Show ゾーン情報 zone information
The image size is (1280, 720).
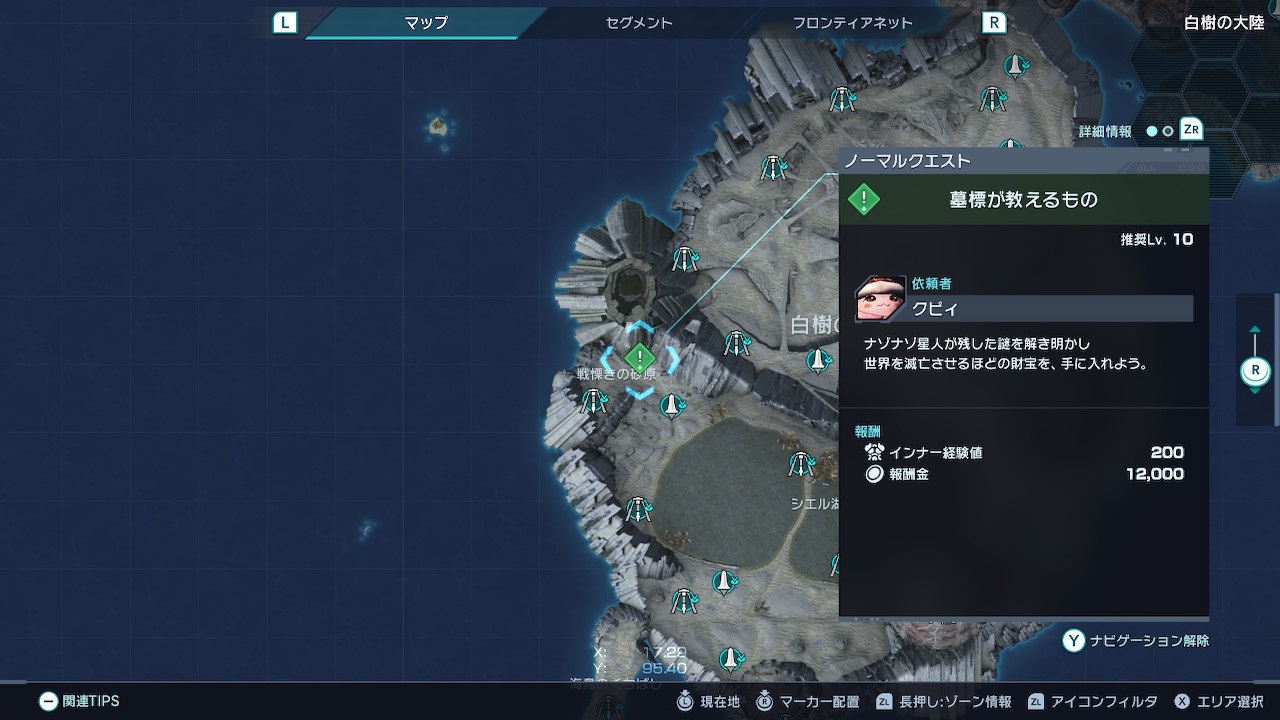tap(944, 702)
